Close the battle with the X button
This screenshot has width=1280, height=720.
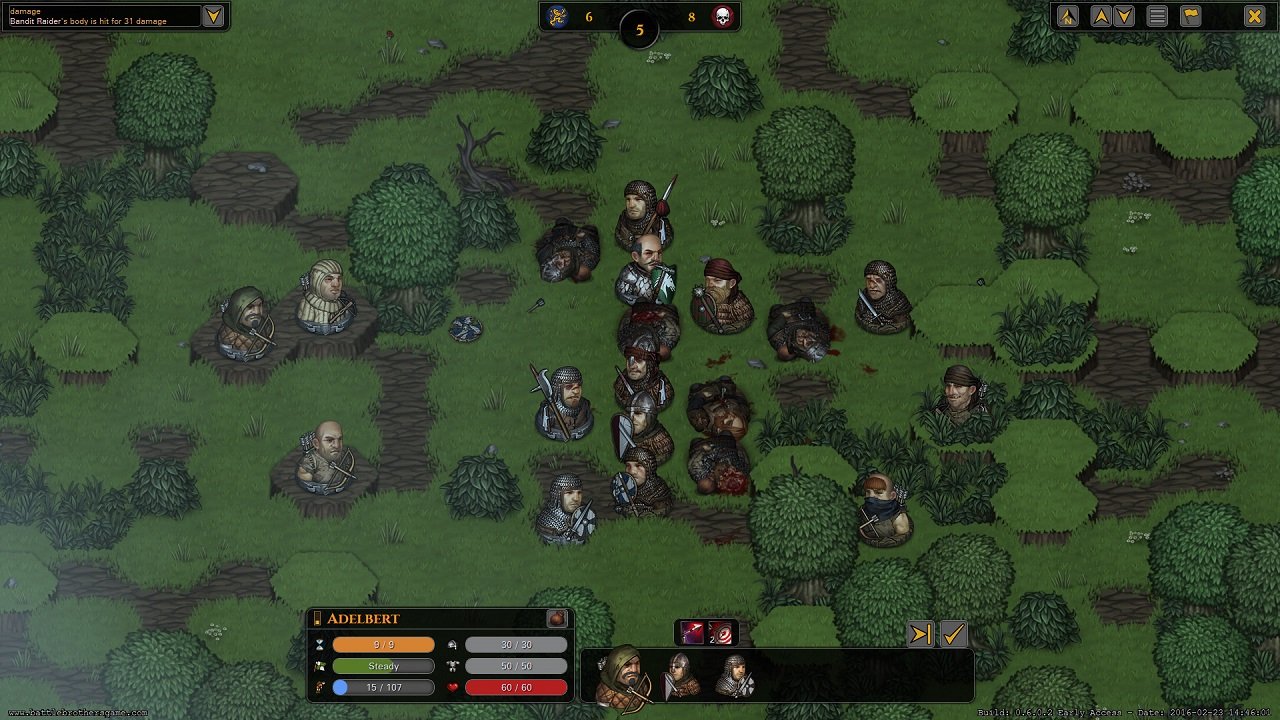pos(1254,15)
